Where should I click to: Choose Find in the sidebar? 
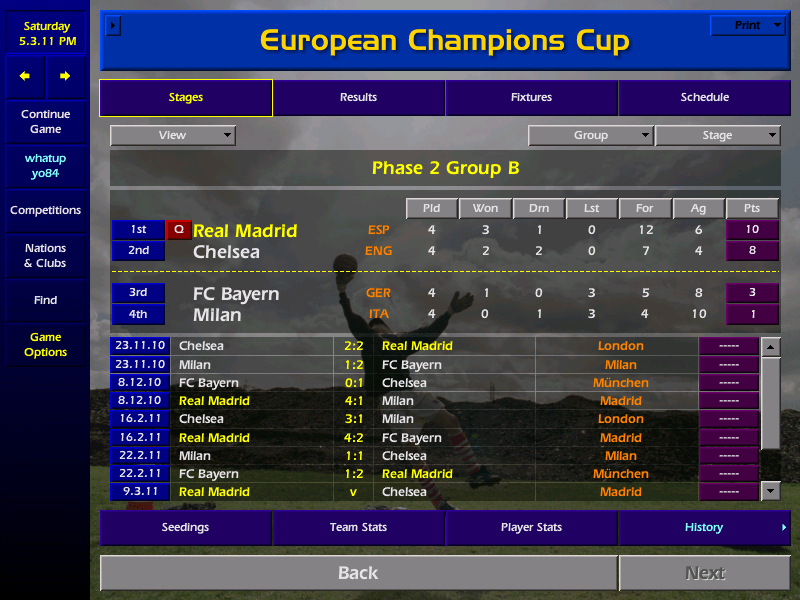point(45,300)
